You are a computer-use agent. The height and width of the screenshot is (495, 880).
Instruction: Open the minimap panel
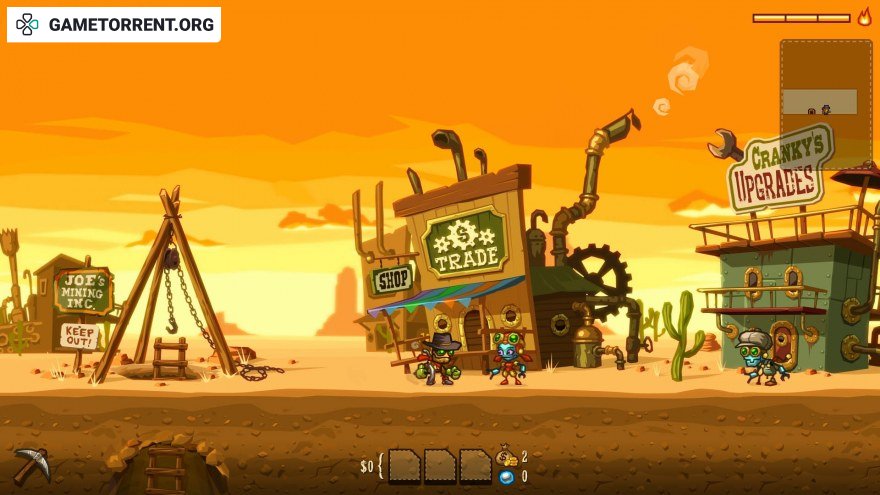coord(825,102)
